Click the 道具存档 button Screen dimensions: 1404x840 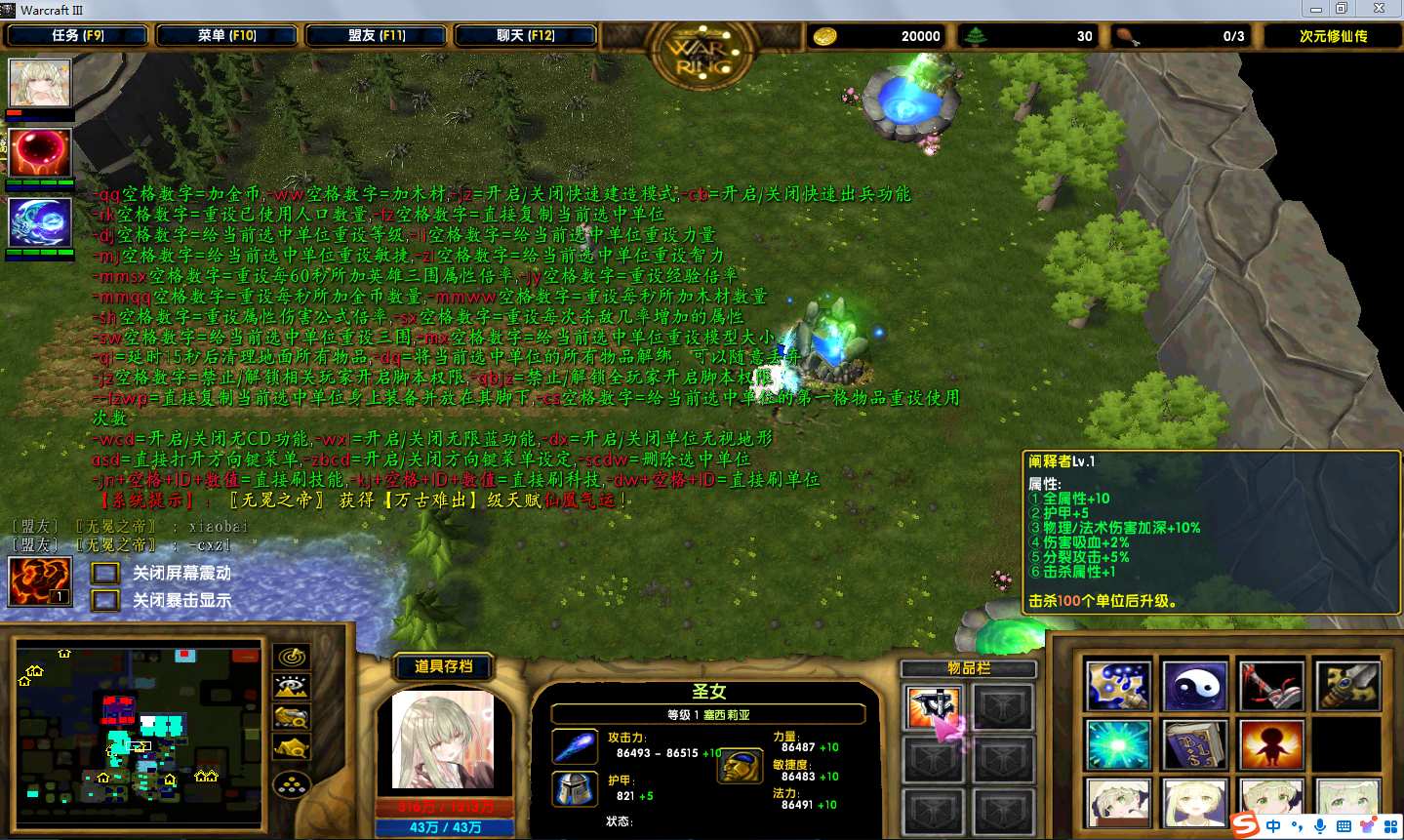click(443, 666)
